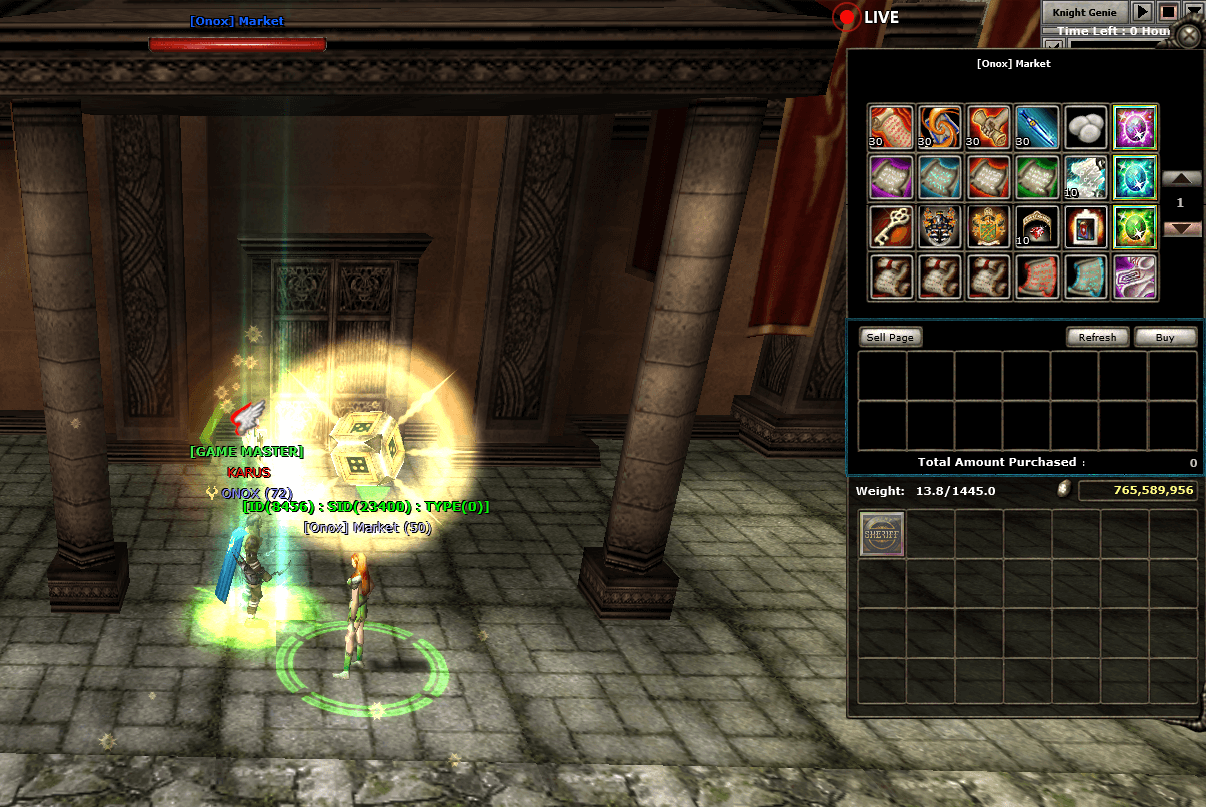Select the green and gold crest item
Image resolution: width=1206 pixels, height=807 pixels.
[988, 227]
